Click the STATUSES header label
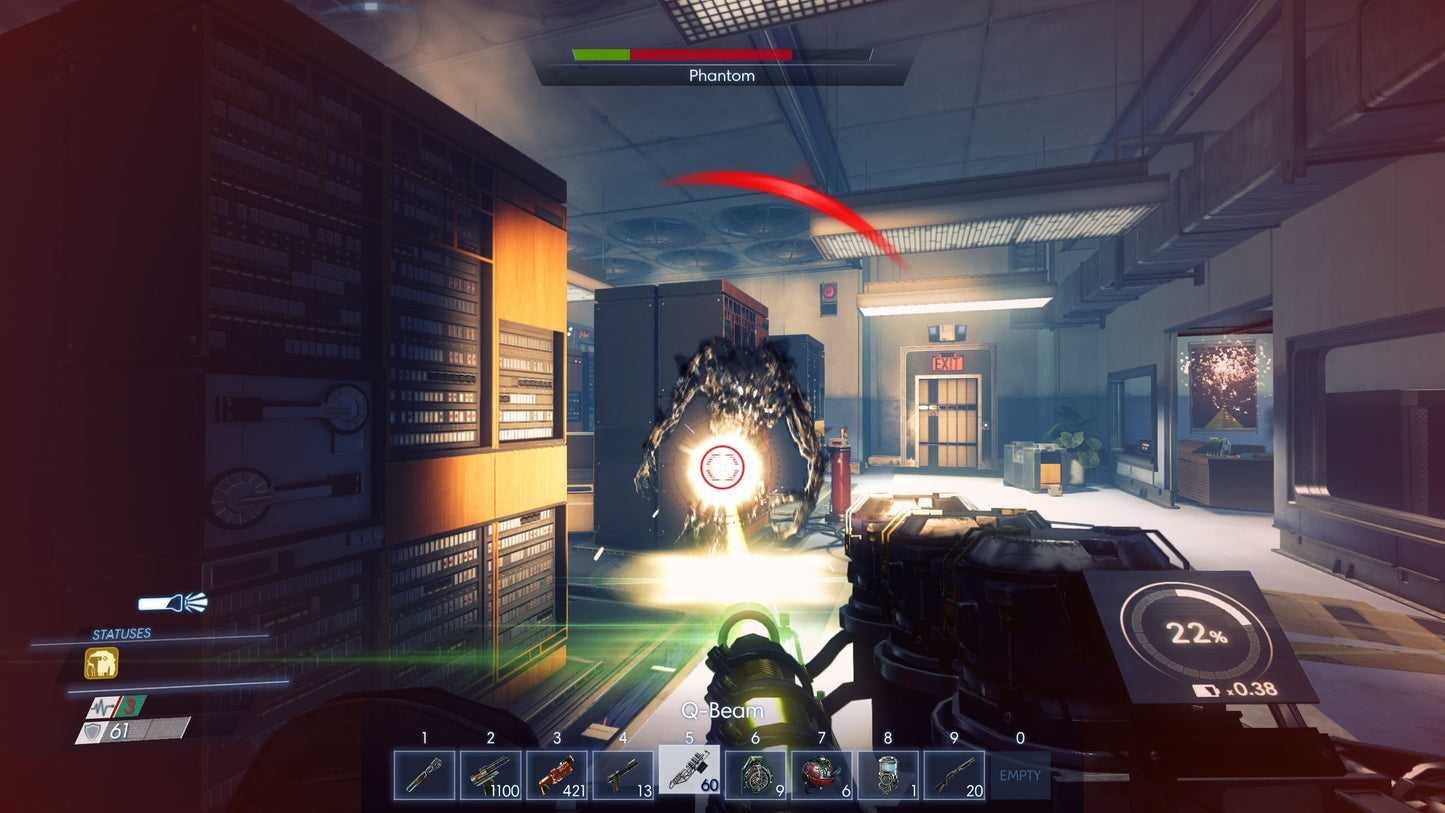 point(123,632)
